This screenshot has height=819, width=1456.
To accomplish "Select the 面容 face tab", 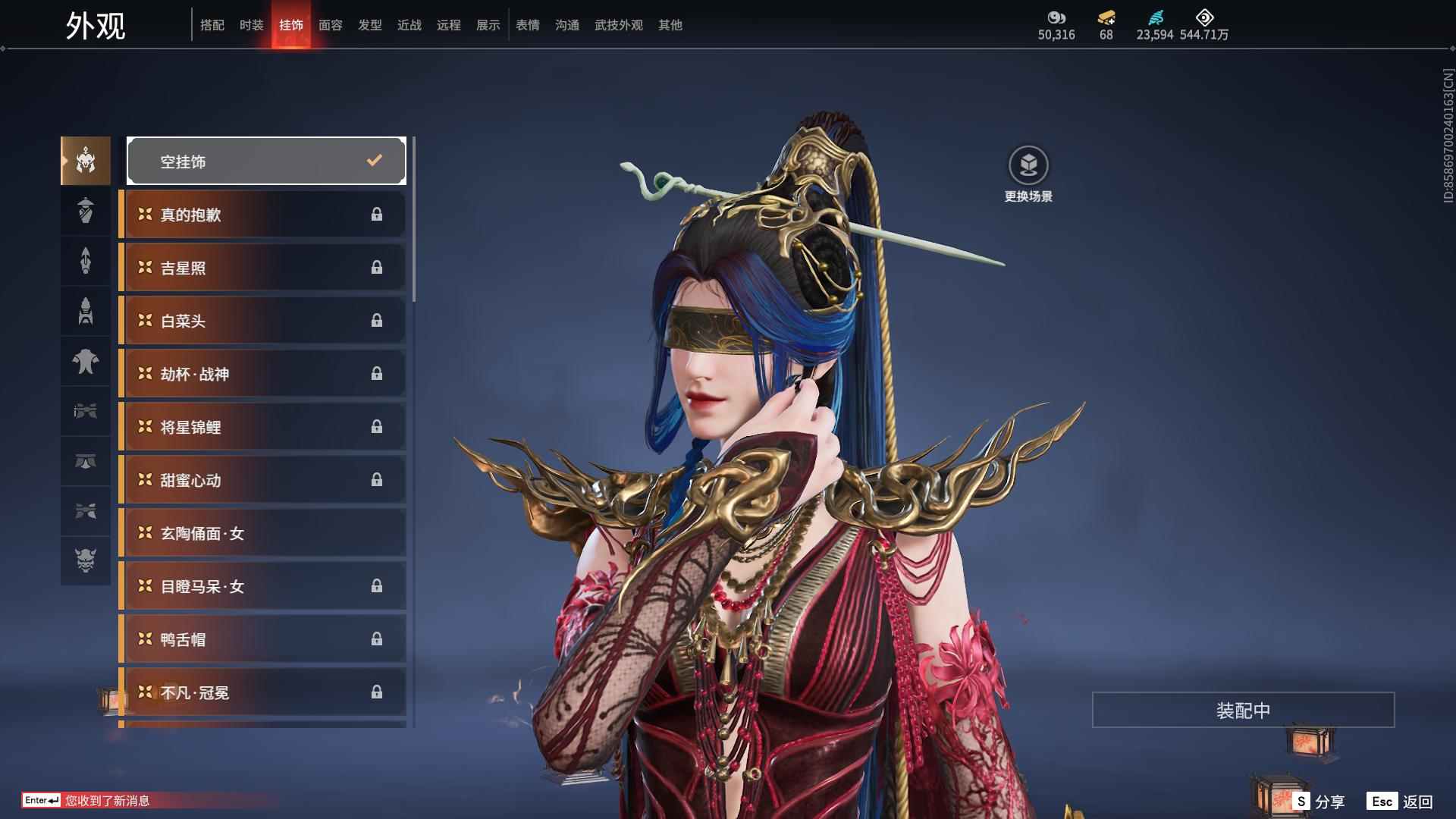I will tap(330, 25).
